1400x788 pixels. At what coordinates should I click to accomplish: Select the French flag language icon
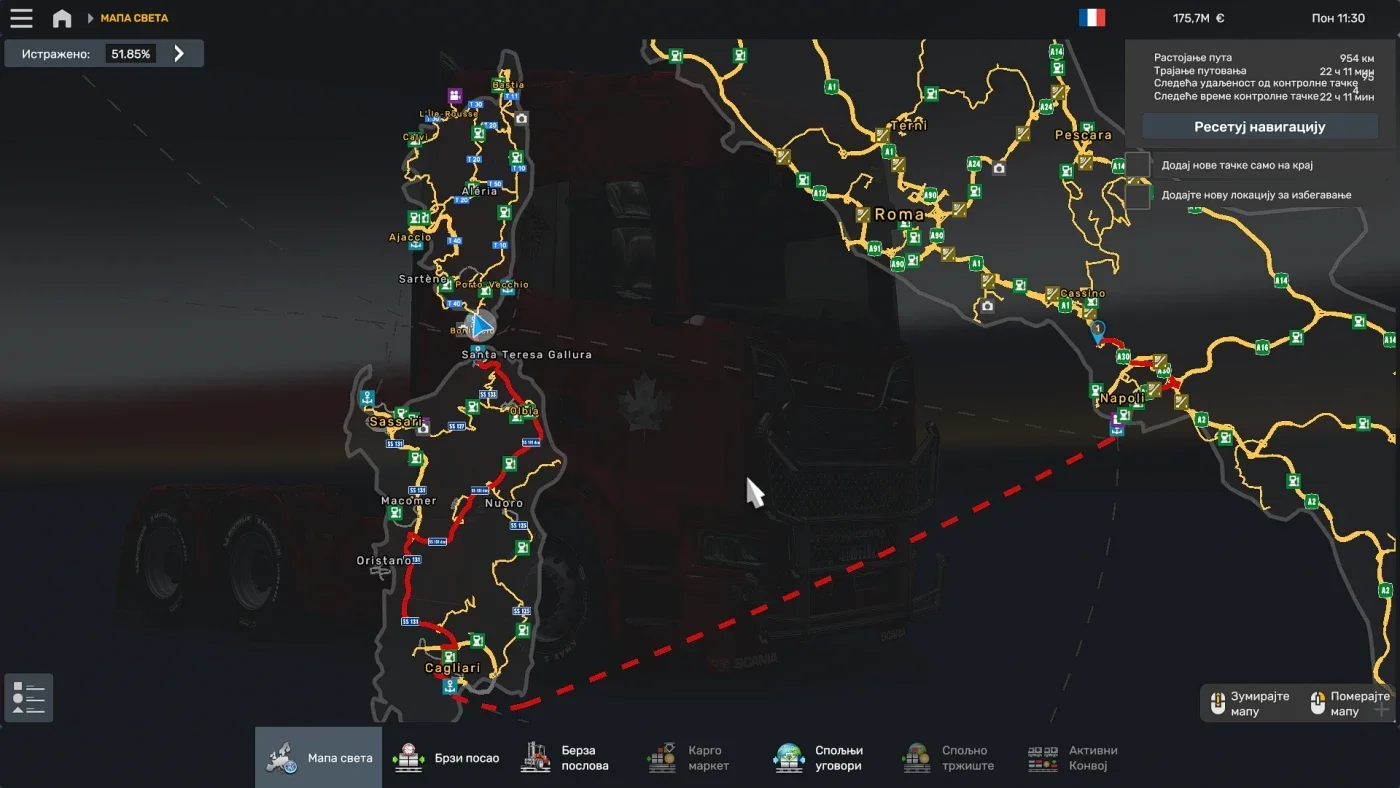coord(1092,18)
